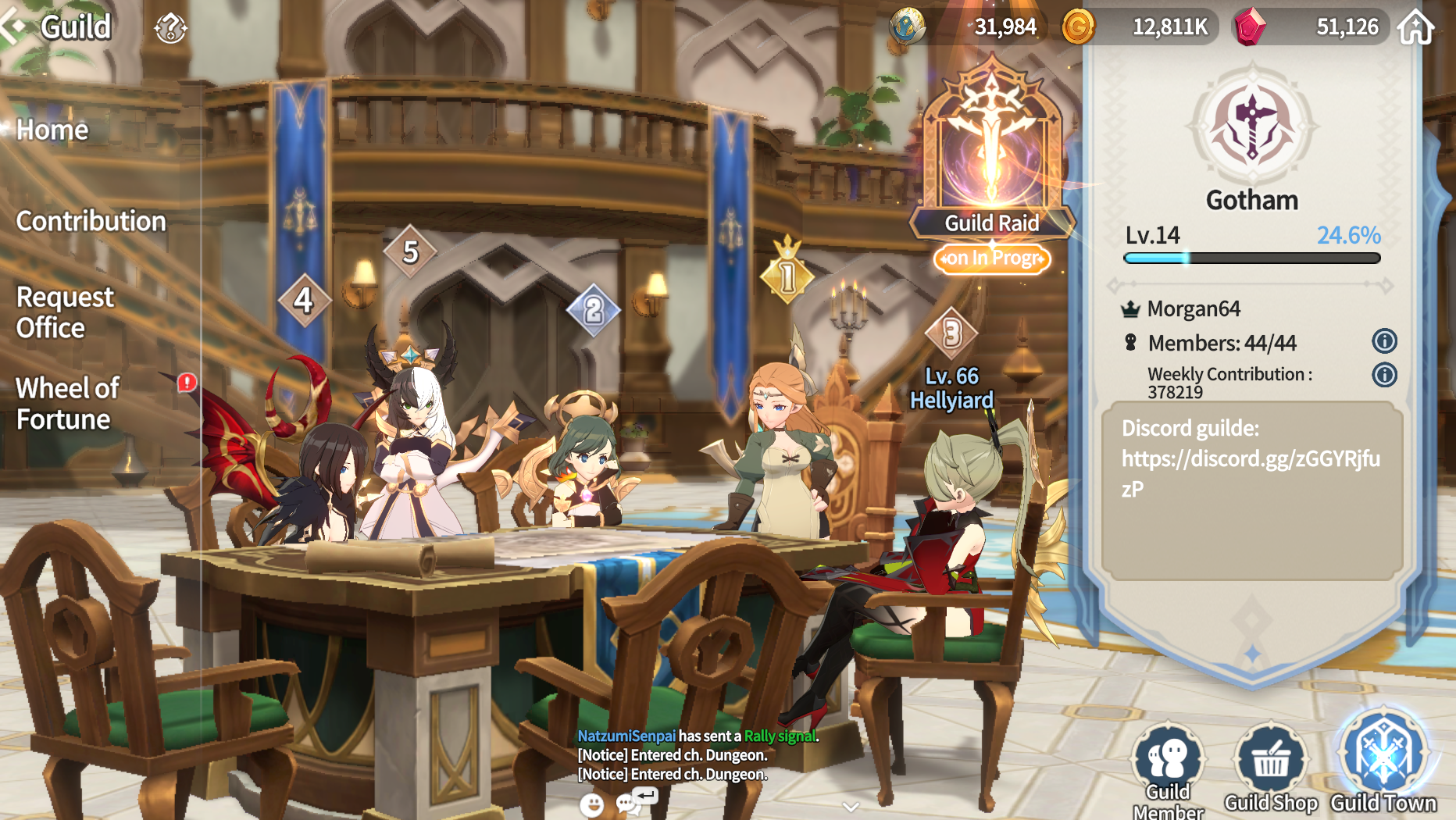Screen dimensions: 1456x820
Task: Expand chat log with the down chevron
Action: tap(851, 806)
